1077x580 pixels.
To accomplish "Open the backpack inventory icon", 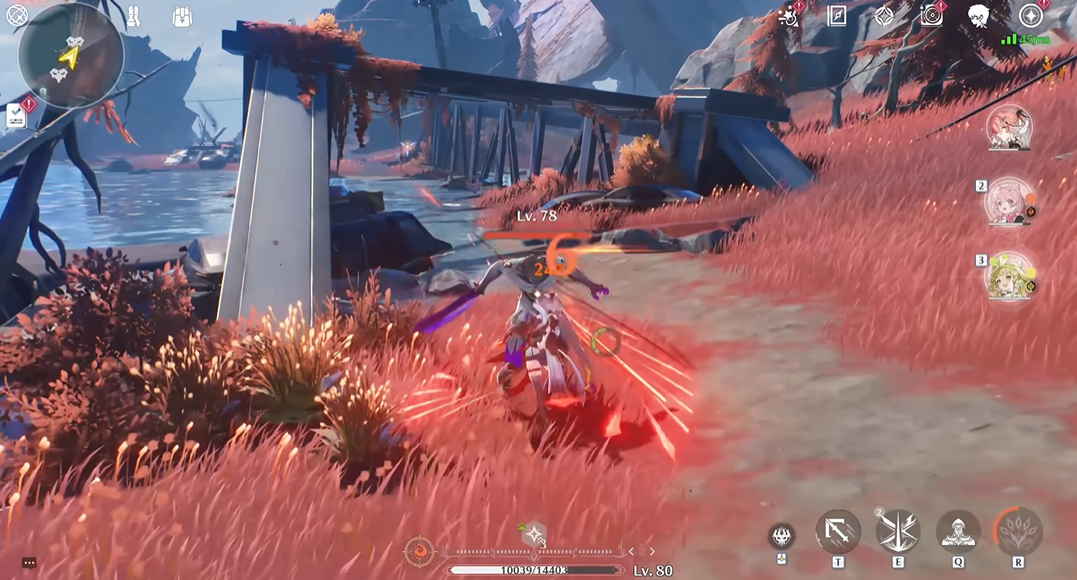I will pos(181,16).
